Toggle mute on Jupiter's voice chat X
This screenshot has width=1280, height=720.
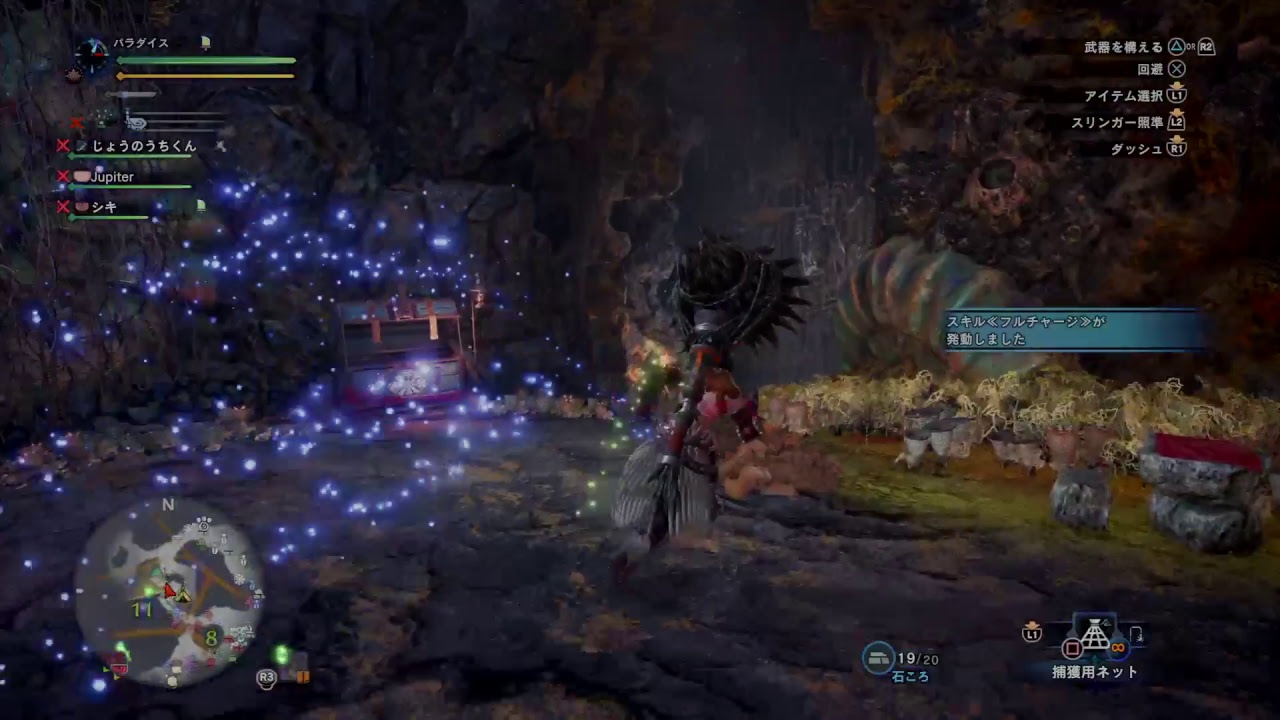pyautogui.click(x=63, y=176)
